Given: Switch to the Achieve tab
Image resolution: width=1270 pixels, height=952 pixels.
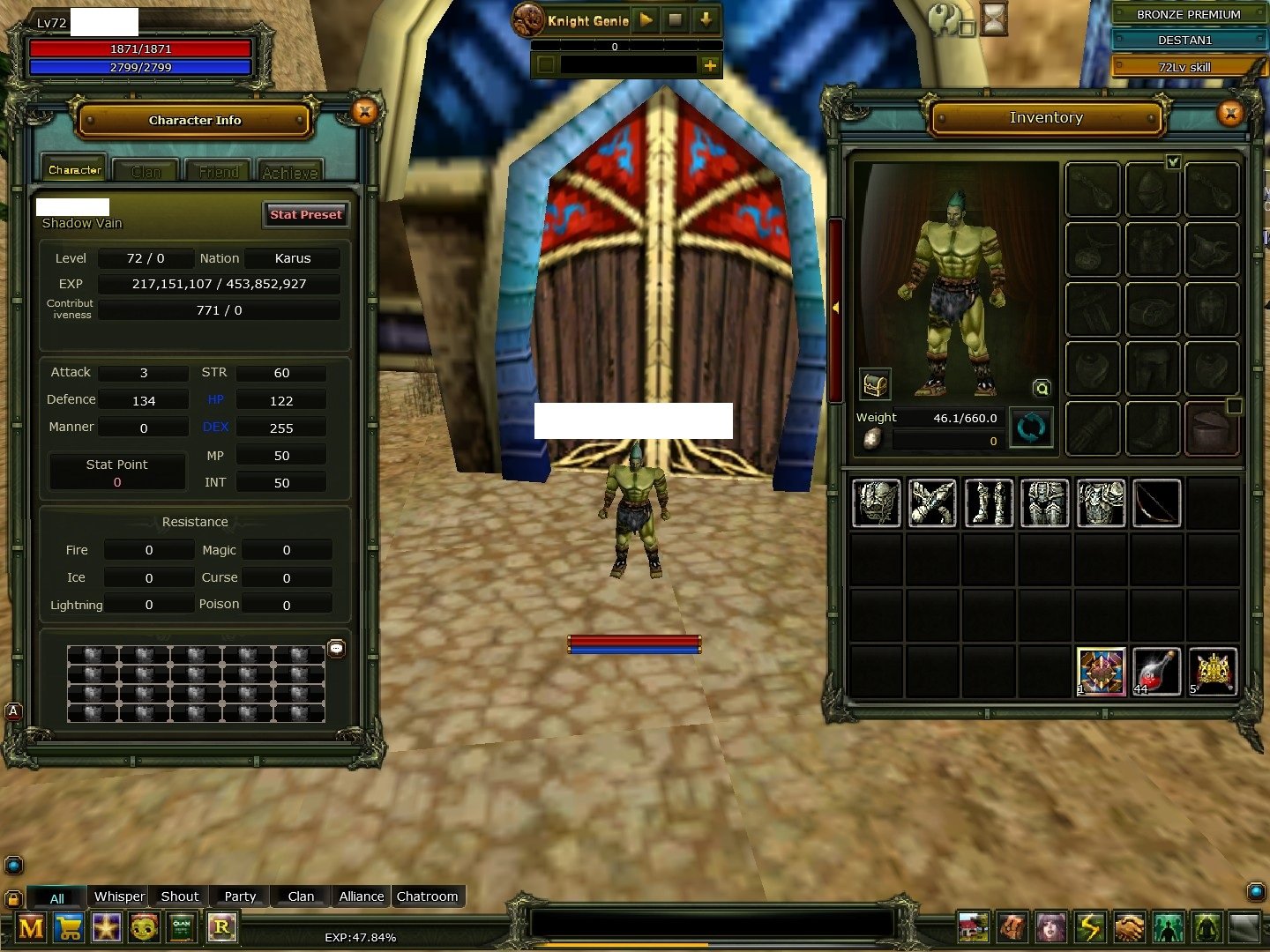Looking at the screenshot, I should point(289,172).
